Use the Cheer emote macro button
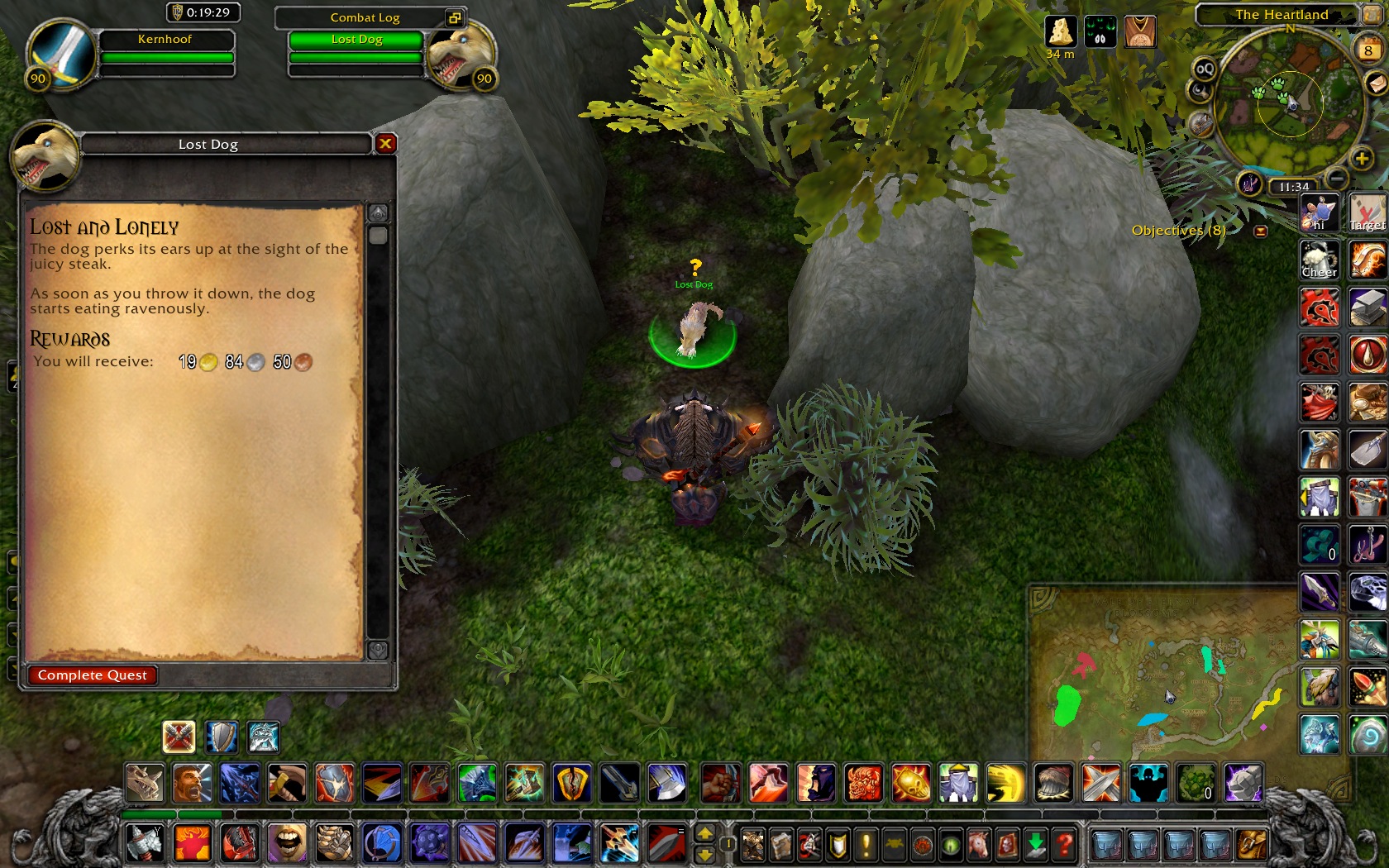Screen dimensions: 1389x868 1320,260
